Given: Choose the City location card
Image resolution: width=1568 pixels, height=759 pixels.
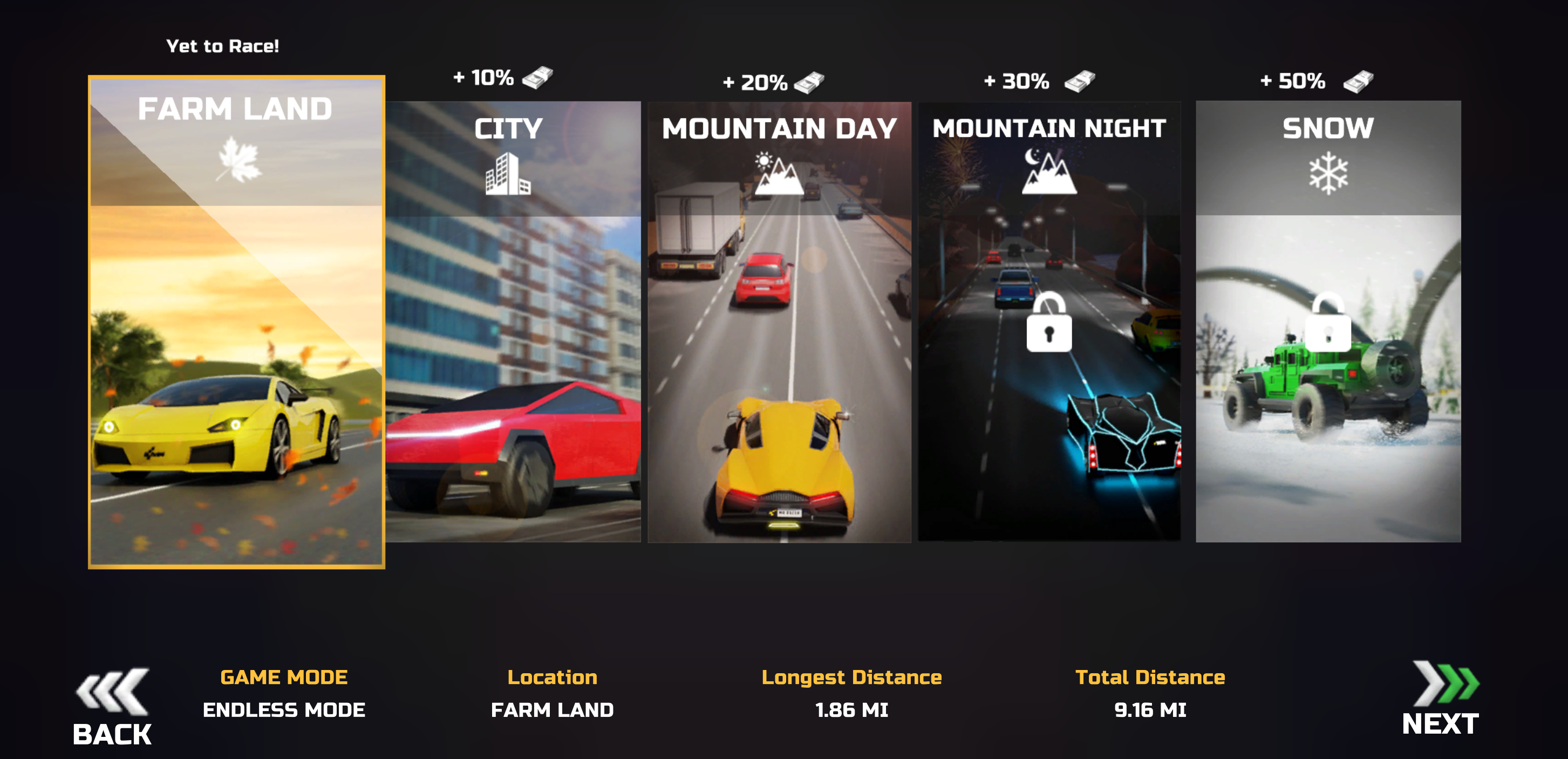Looking at the screenshot, I should [513, 322].
